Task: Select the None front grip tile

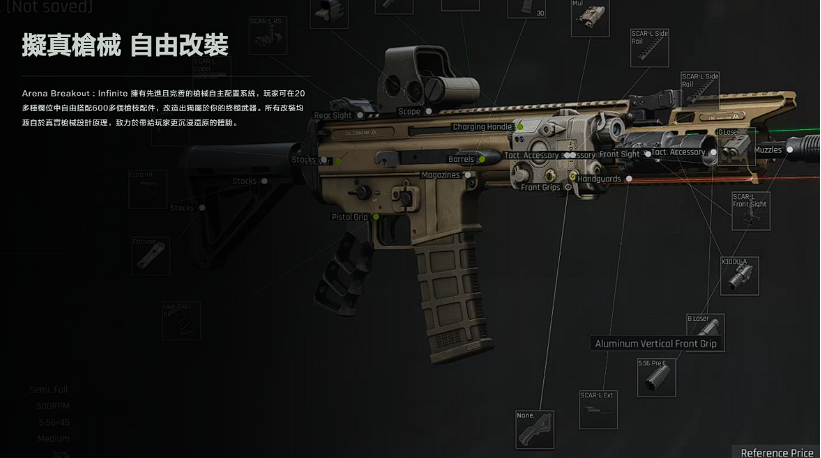Action: click(535, 430)
